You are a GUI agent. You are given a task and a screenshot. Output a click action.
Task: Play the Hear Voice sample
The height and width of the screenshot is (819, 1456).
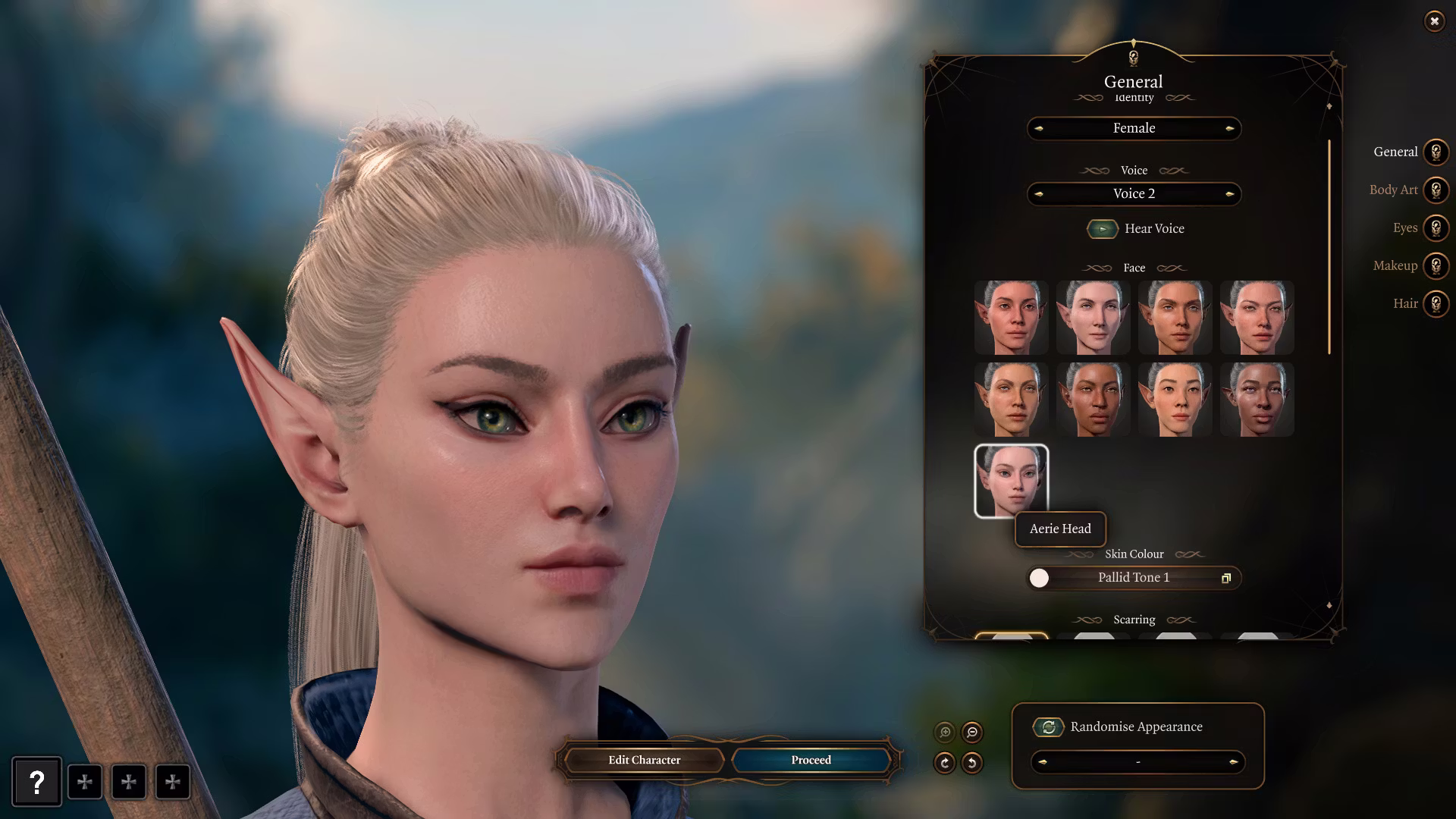point(1102,228)
